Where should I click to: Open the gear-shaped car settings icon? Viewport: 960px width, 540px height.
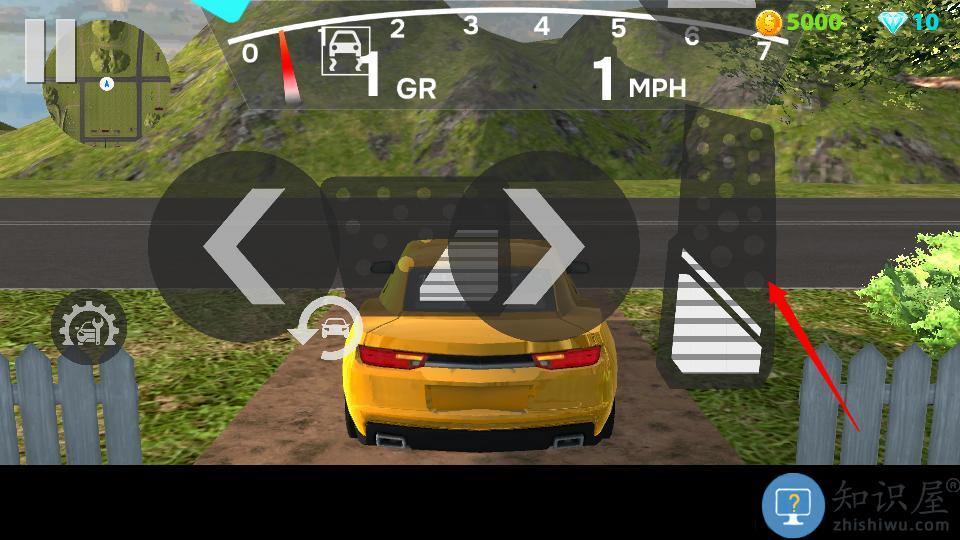88,327
